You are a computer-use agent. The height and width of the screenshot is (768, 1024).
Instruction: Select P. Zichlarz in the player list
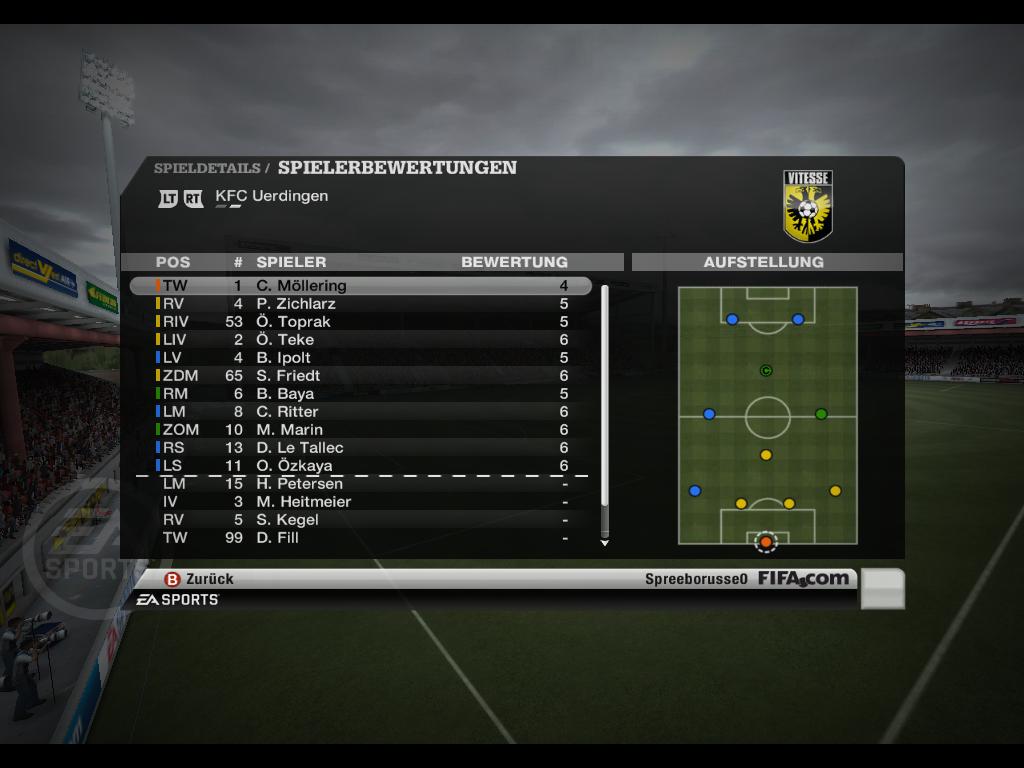[360, 304]
